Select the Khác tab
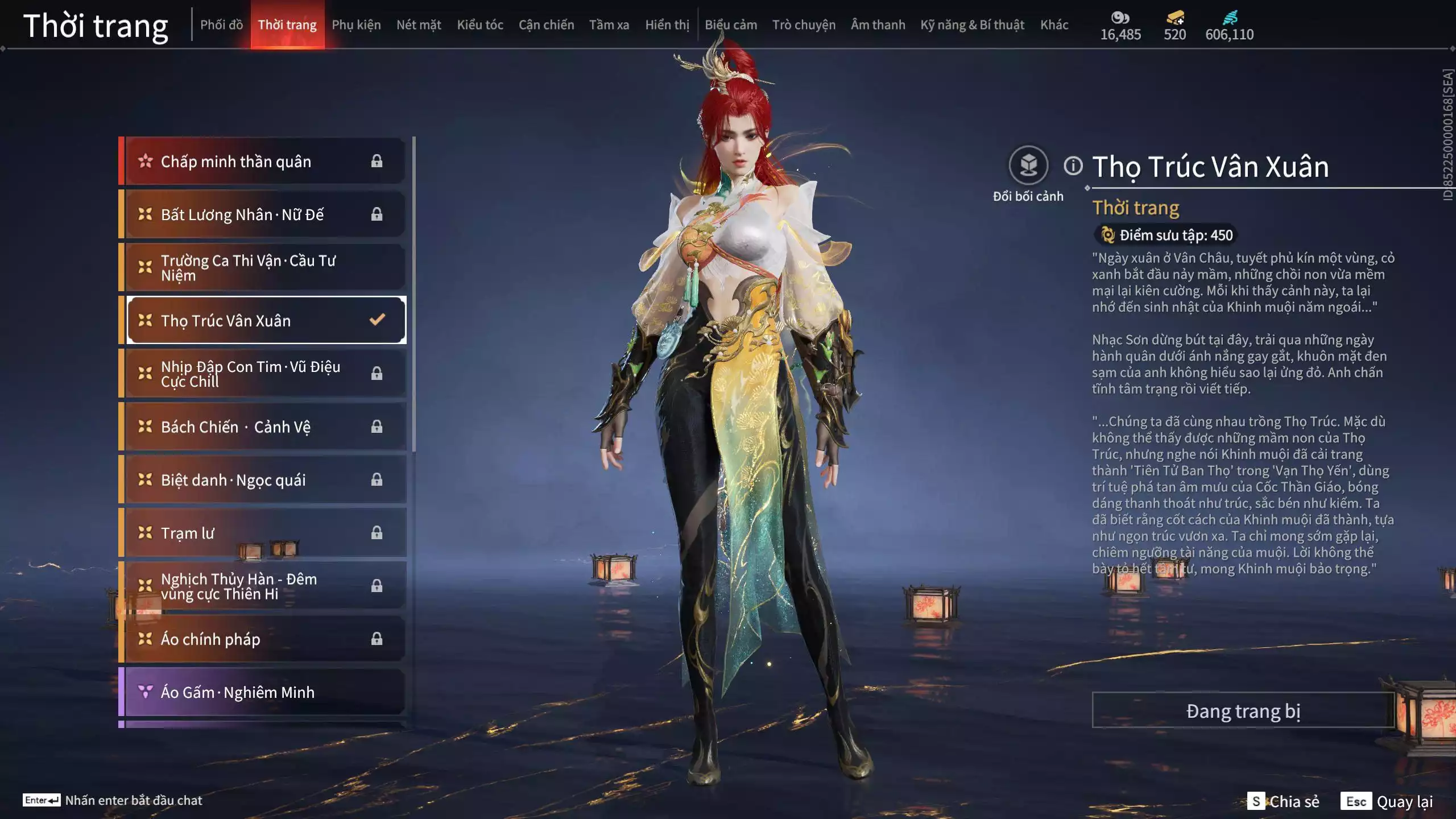Viewport: 1456px width, 819px height. pyautogui.click(x=1054, y=25)
